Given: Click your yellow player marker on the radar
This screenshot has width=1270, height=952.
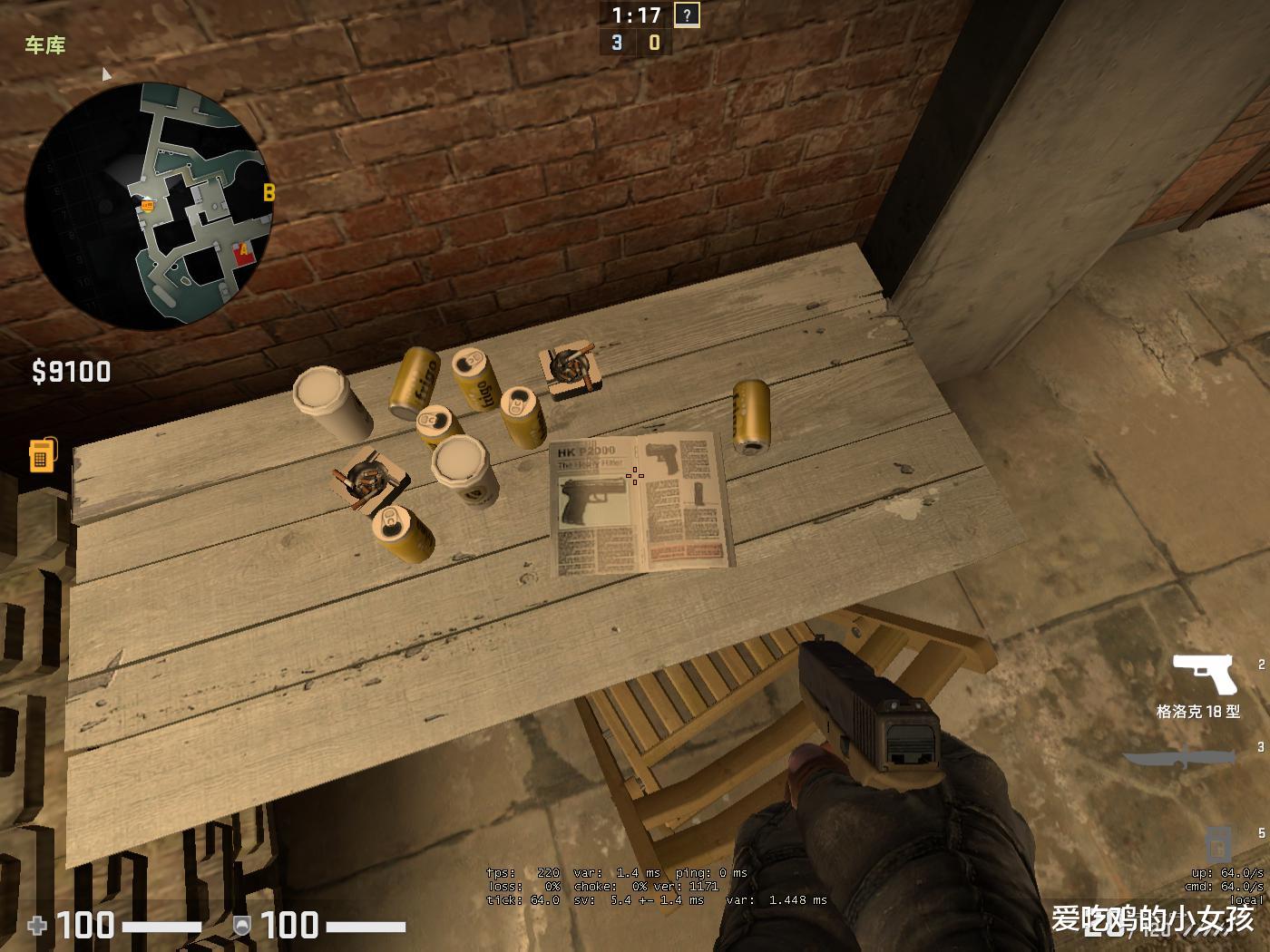Looking at the screenshot, I should coord(145,205).
